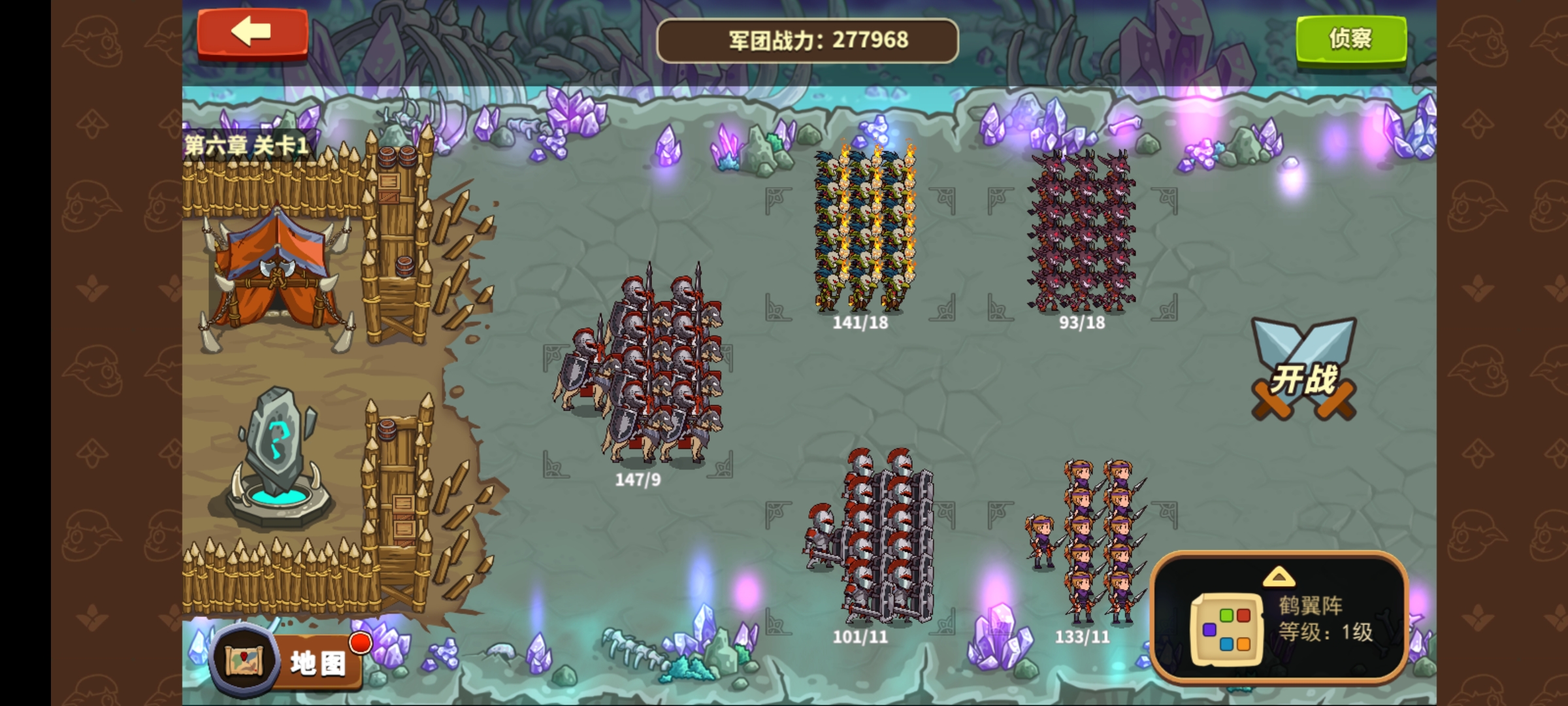
Task: Tap the red notification dot on map button
Action: (x=361, y=643)
